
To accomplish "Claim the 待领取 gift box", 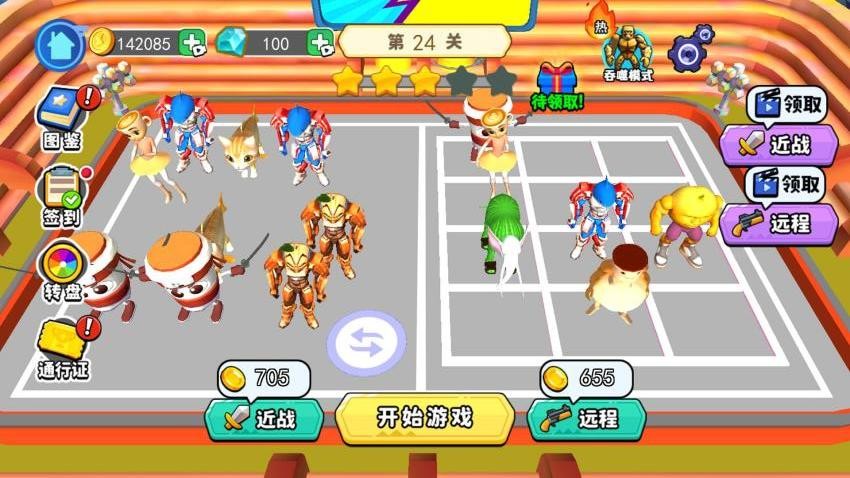I will (x=558, y=86).
